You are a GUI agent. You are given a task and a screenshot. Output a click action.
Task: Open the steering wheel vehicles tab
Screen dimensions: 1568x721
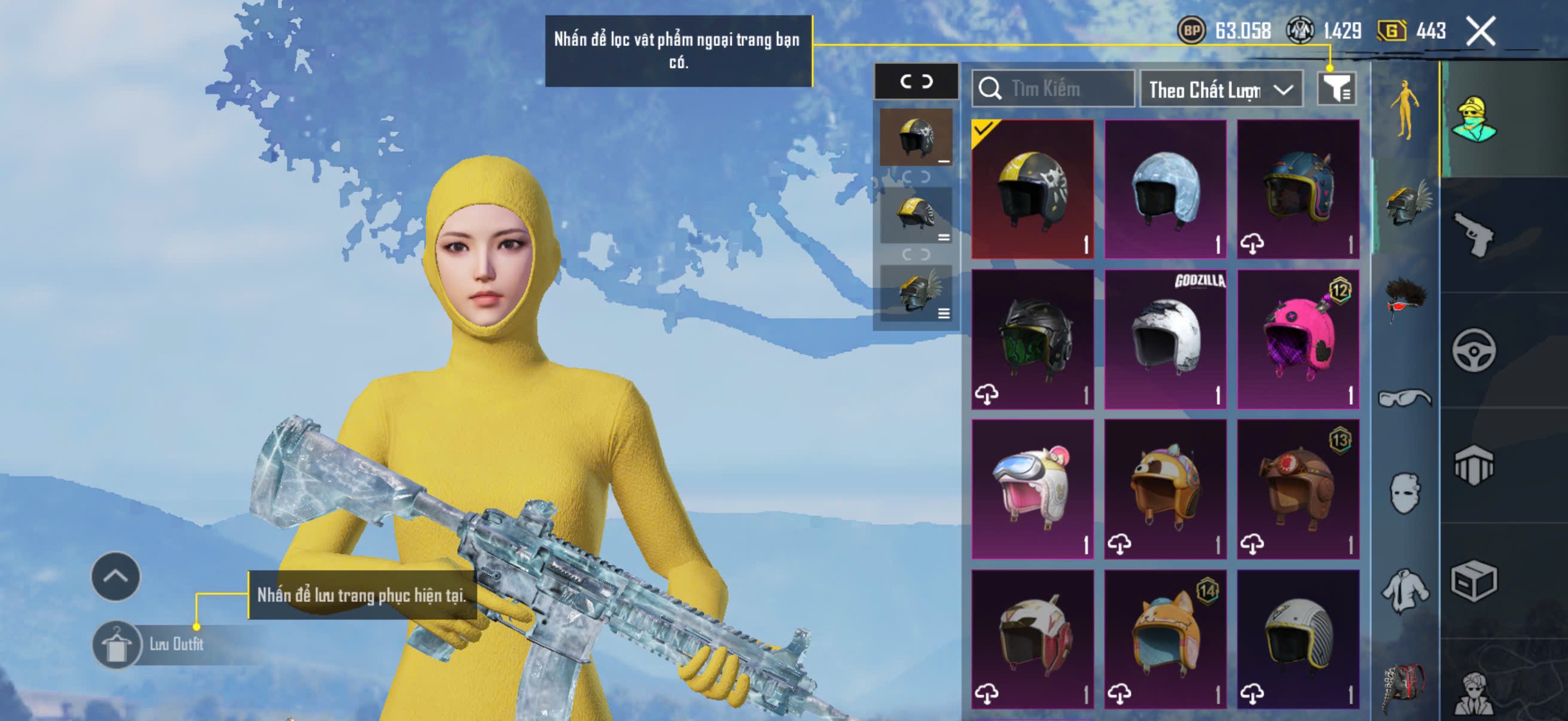[x=1474, y=350]
